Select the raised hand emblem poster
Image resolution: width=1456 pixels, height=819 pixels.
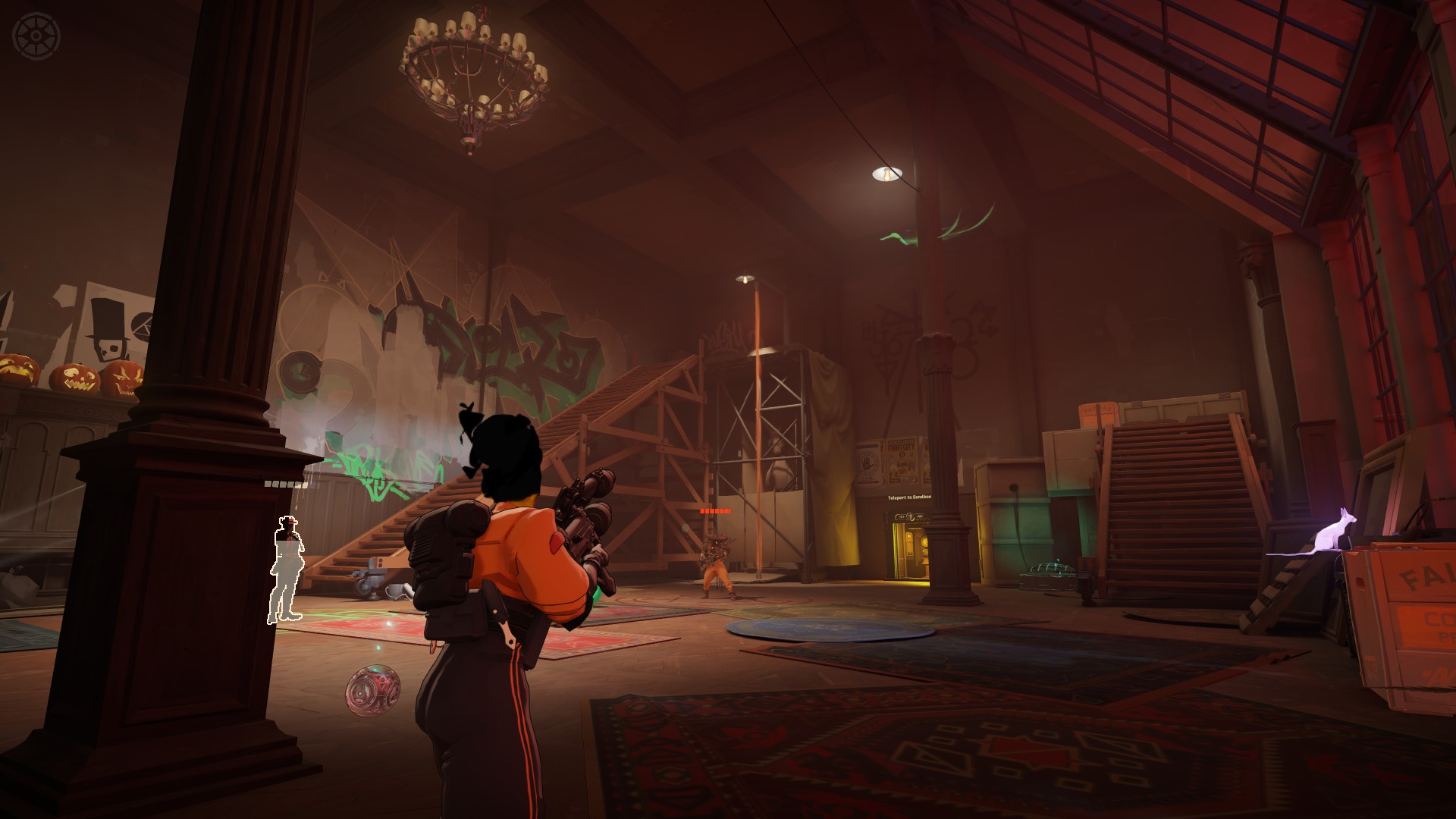[x=867, y=463]
